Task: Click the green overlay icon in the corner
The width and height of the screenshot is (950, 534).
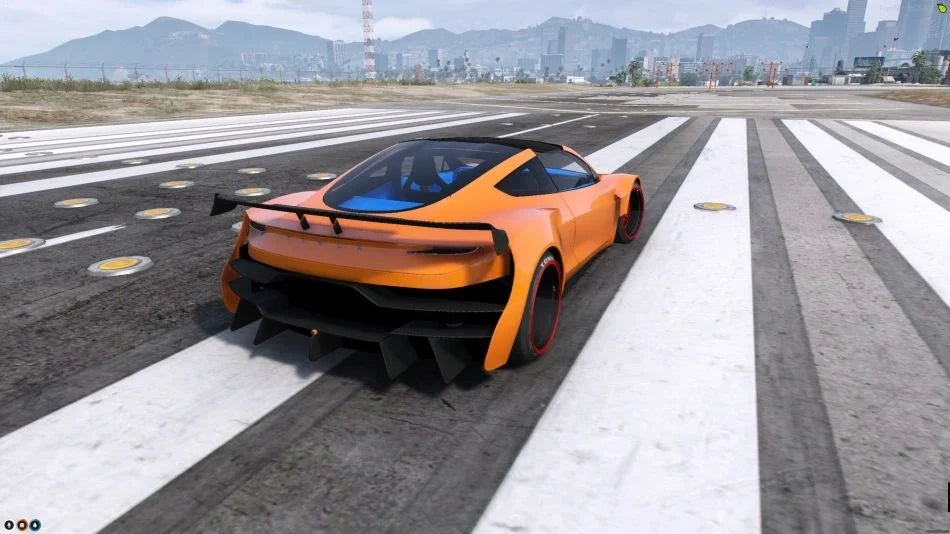Action: coord(942,7)
